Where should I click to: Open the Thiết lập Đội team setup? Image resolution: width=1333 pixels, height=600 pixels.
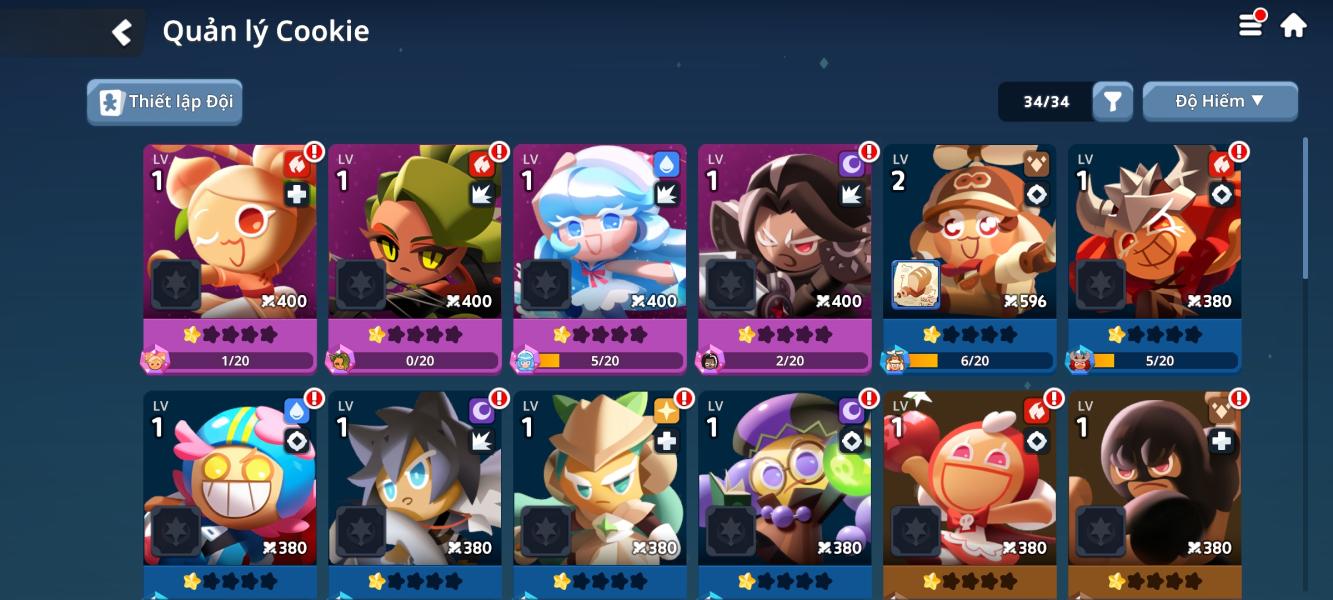(x=165, y=102)
